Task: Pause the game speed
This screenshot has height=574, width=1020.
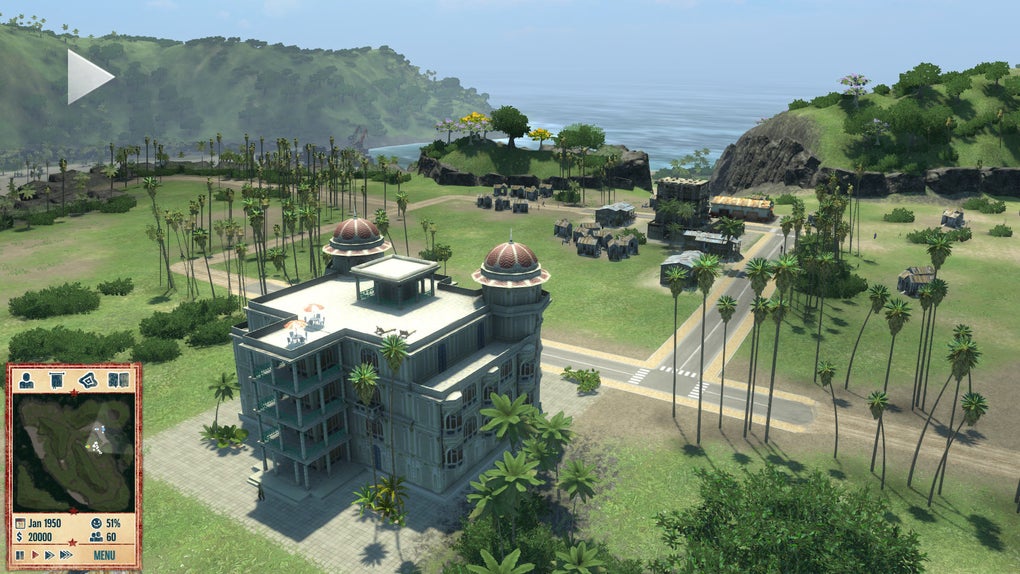Action: [19, 554]
